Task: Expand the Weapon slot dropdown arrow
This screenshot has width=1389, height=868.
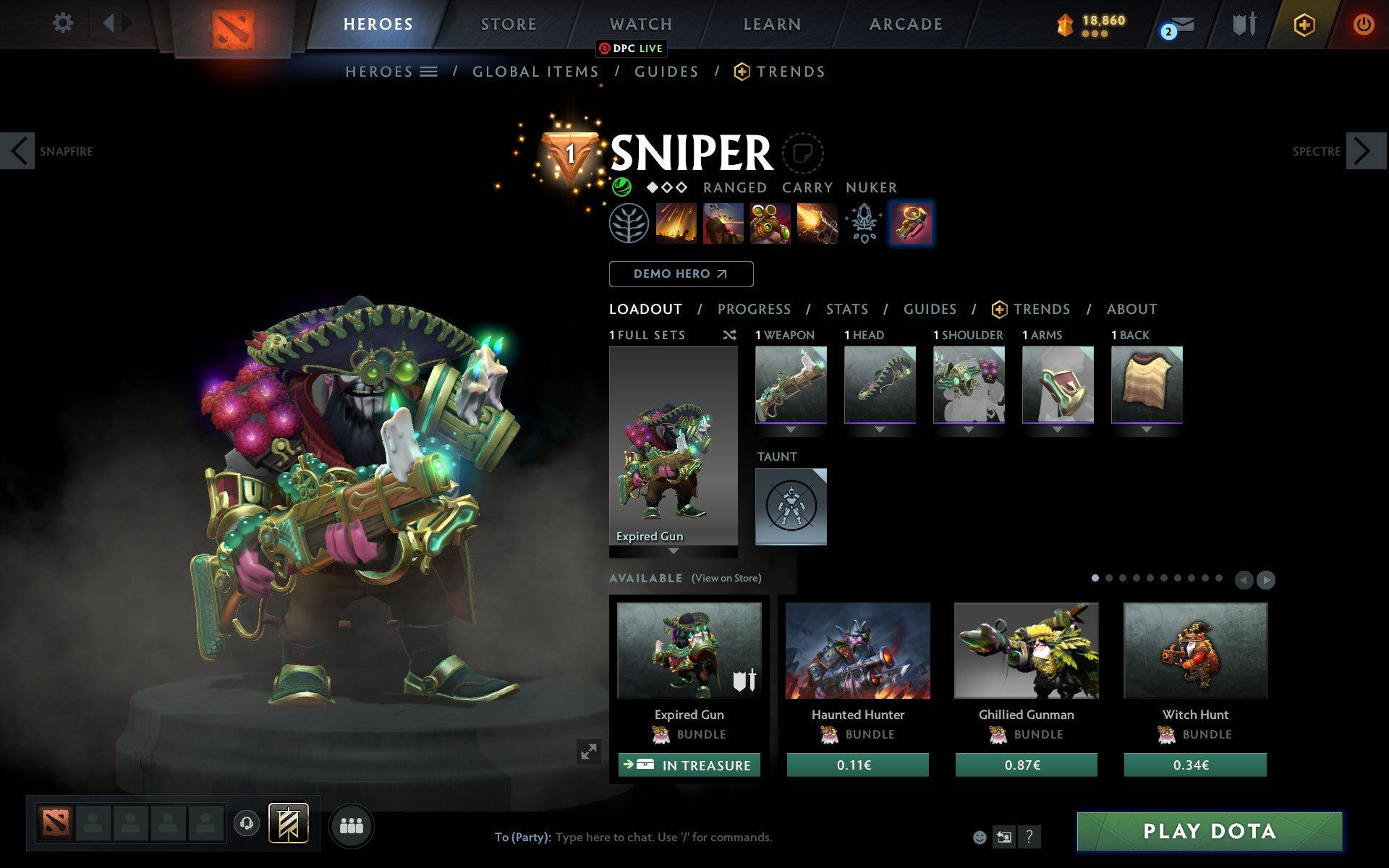Action: tap(791, 428)
